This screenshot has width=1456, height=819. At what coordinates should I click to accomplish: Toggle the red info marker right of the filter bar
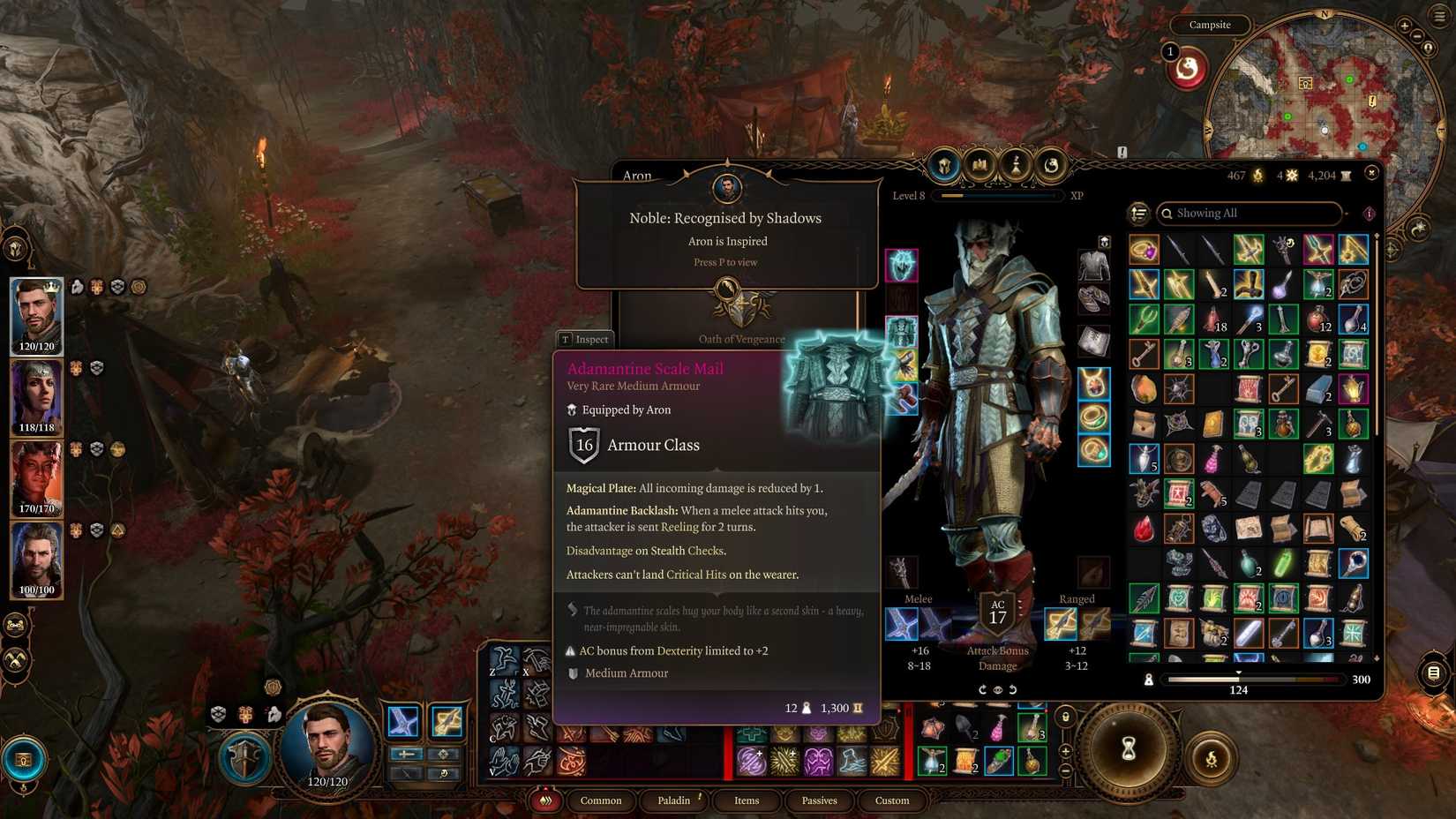click(1369, 214)
